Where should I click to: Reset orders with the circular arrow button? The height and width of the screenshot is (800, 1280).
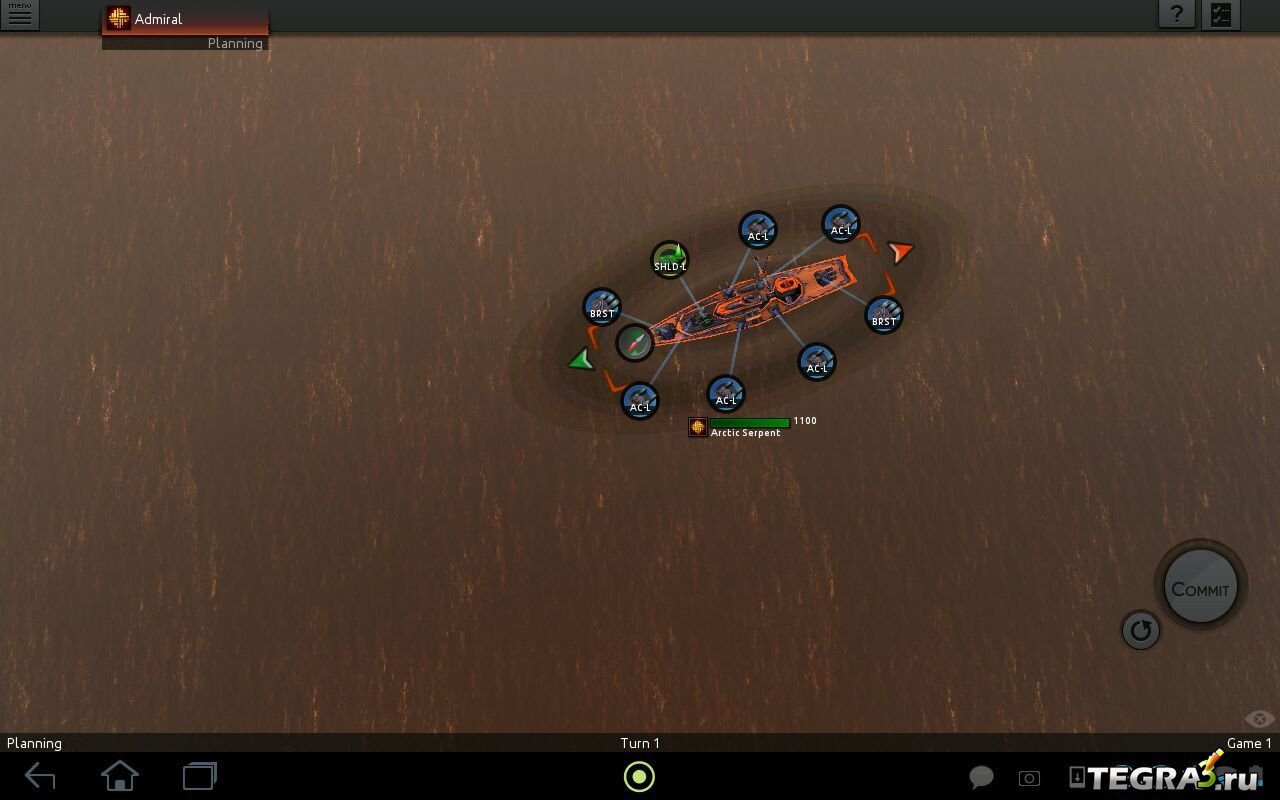1140,630
